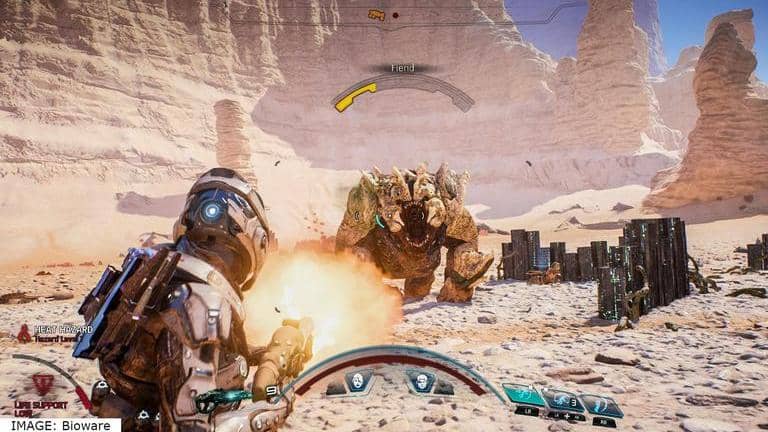
Task: Select the first squadmate portrait icon
Action: [359, 381]
